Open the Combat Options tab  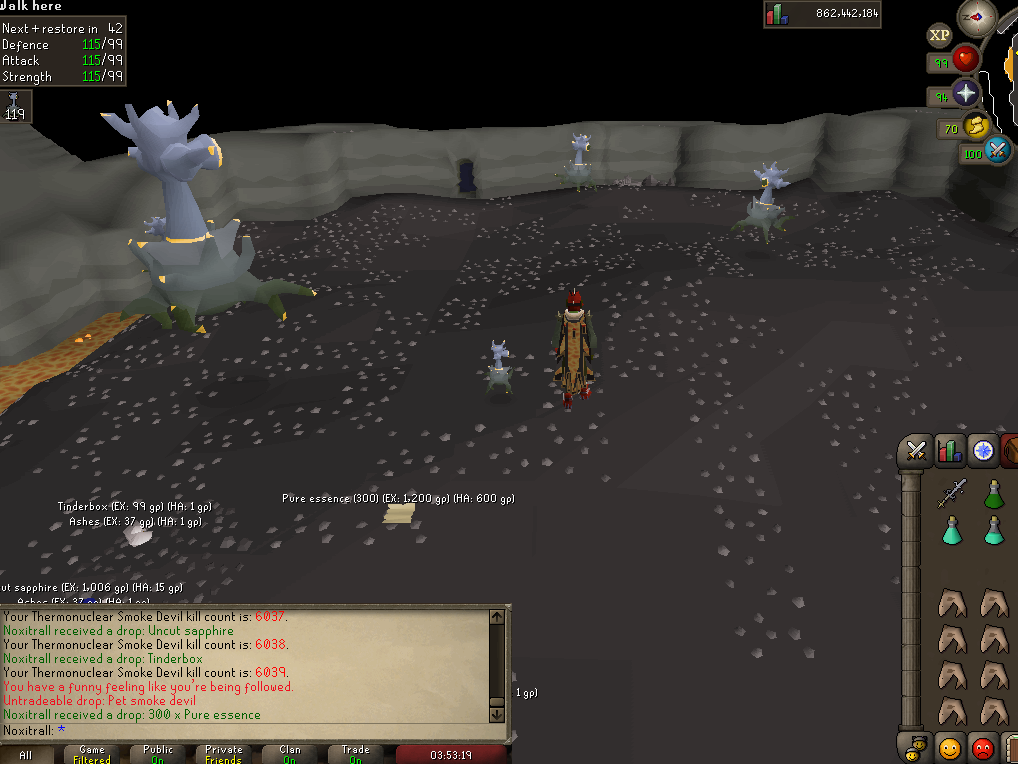[x=914, y=452]
